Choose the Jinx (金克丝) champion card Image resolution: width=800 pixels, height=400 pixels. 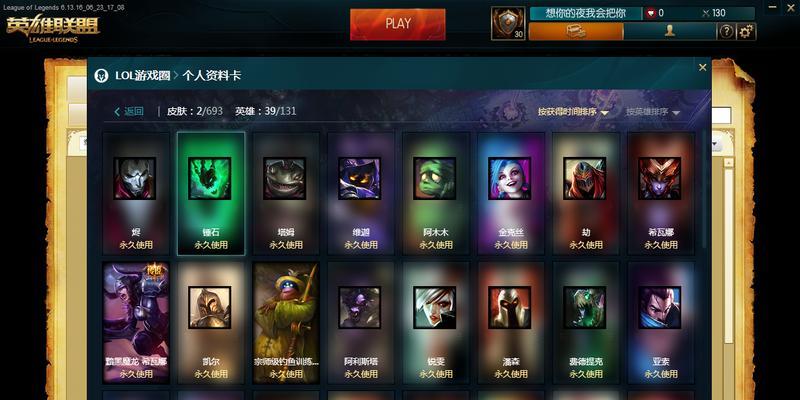pos(510,193)
